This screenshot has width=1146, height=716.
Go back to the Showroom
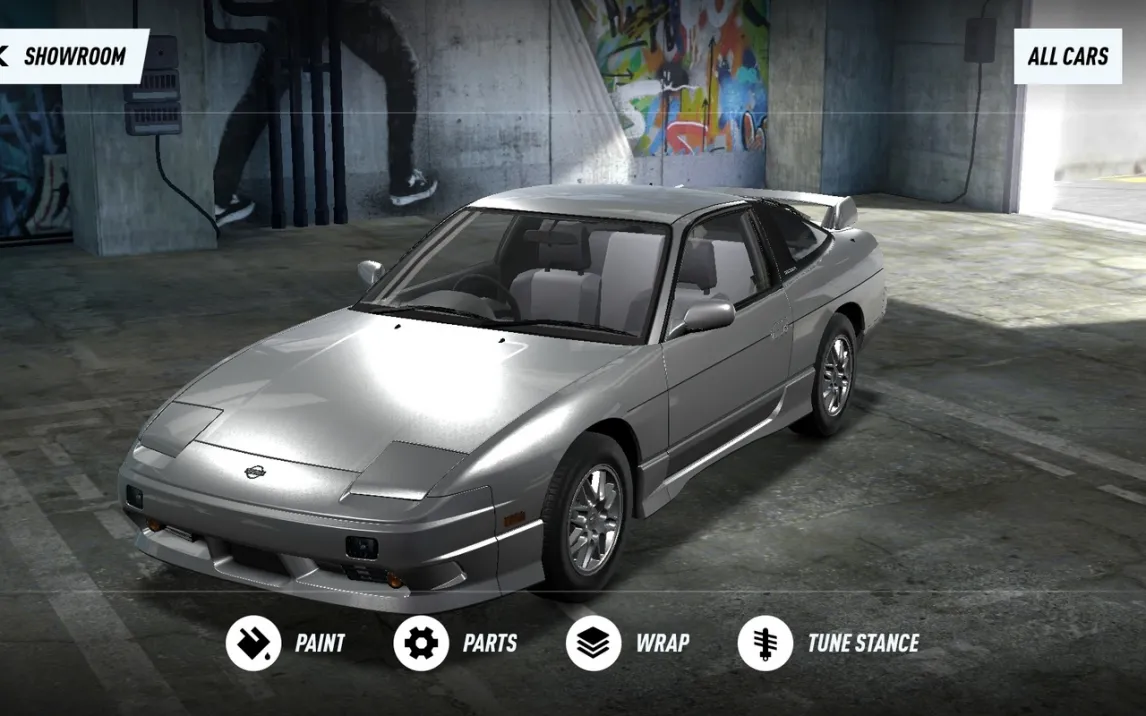[70, 56]
